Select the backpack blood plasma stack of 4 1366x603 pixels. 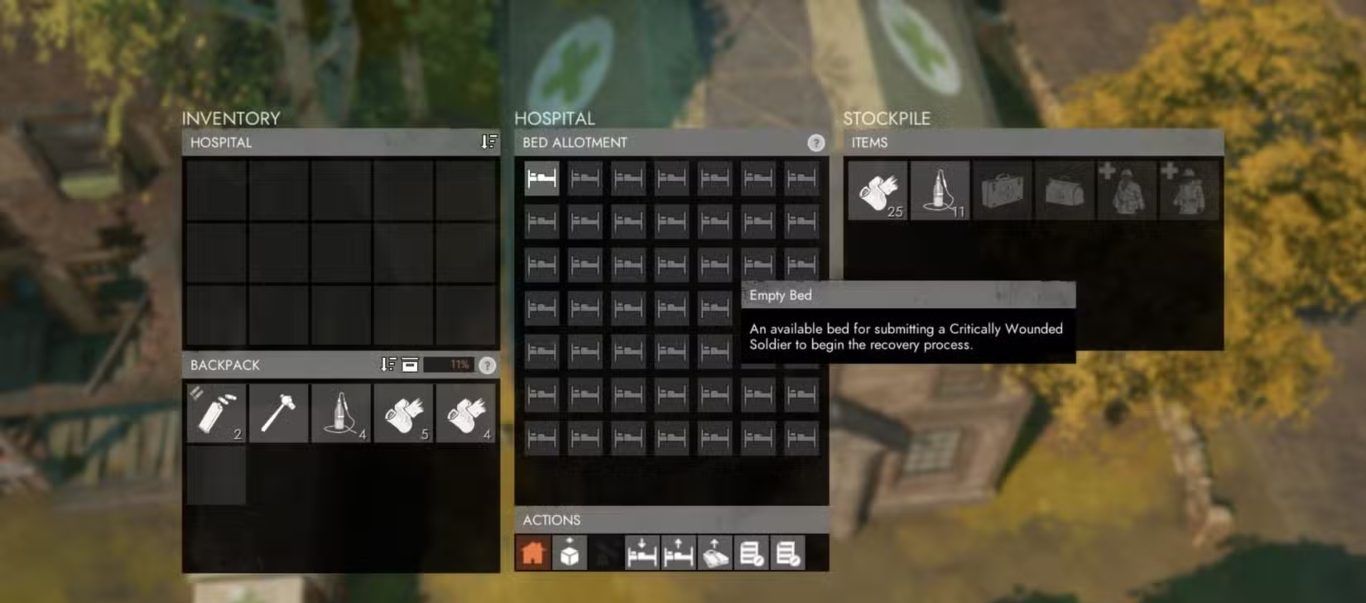pyautogui.click(x=341, y=413)
